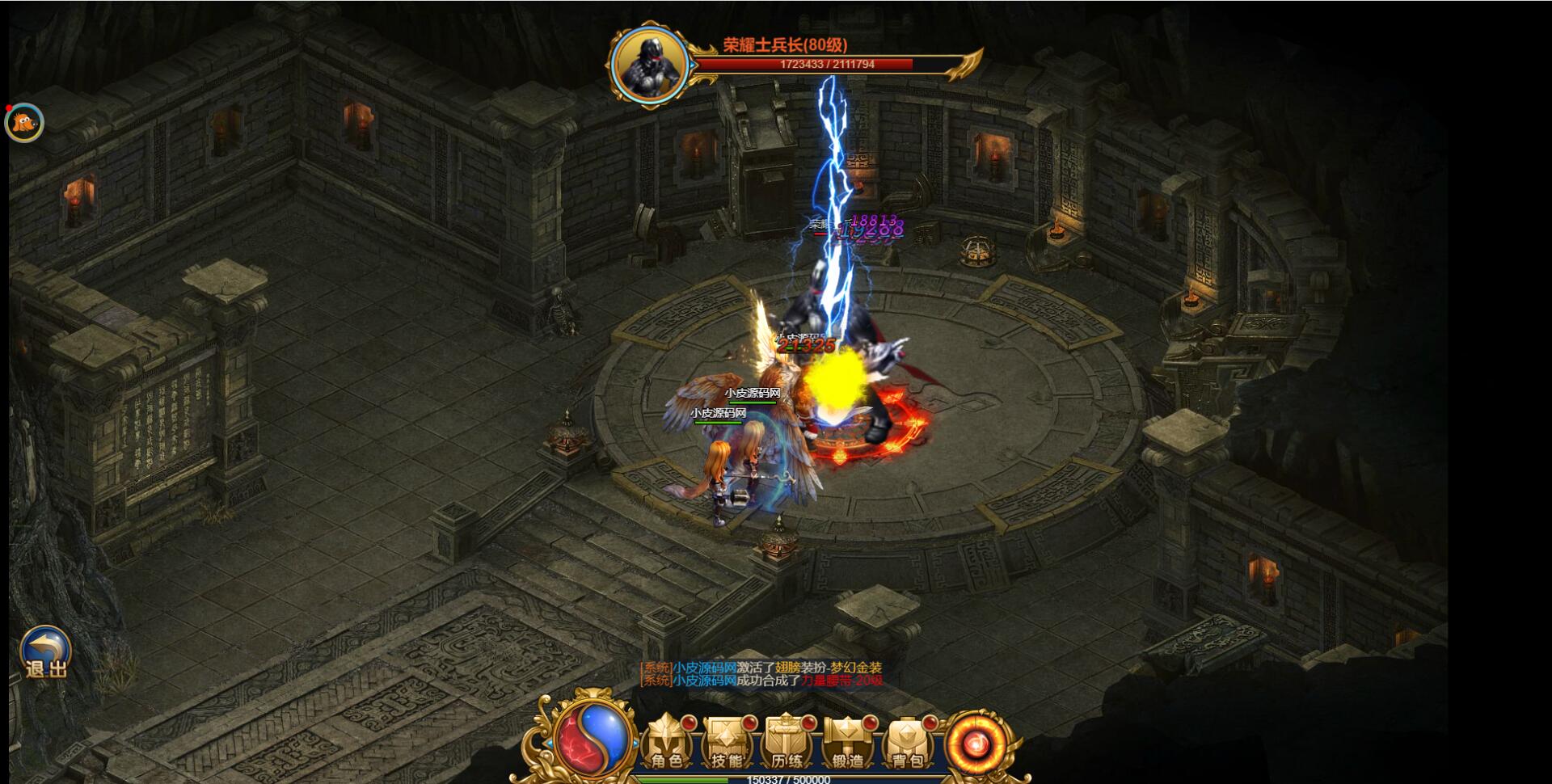Open the 背包 bag icon
The width and height of the screenshot is (1552, 784).
coord(906,744)
